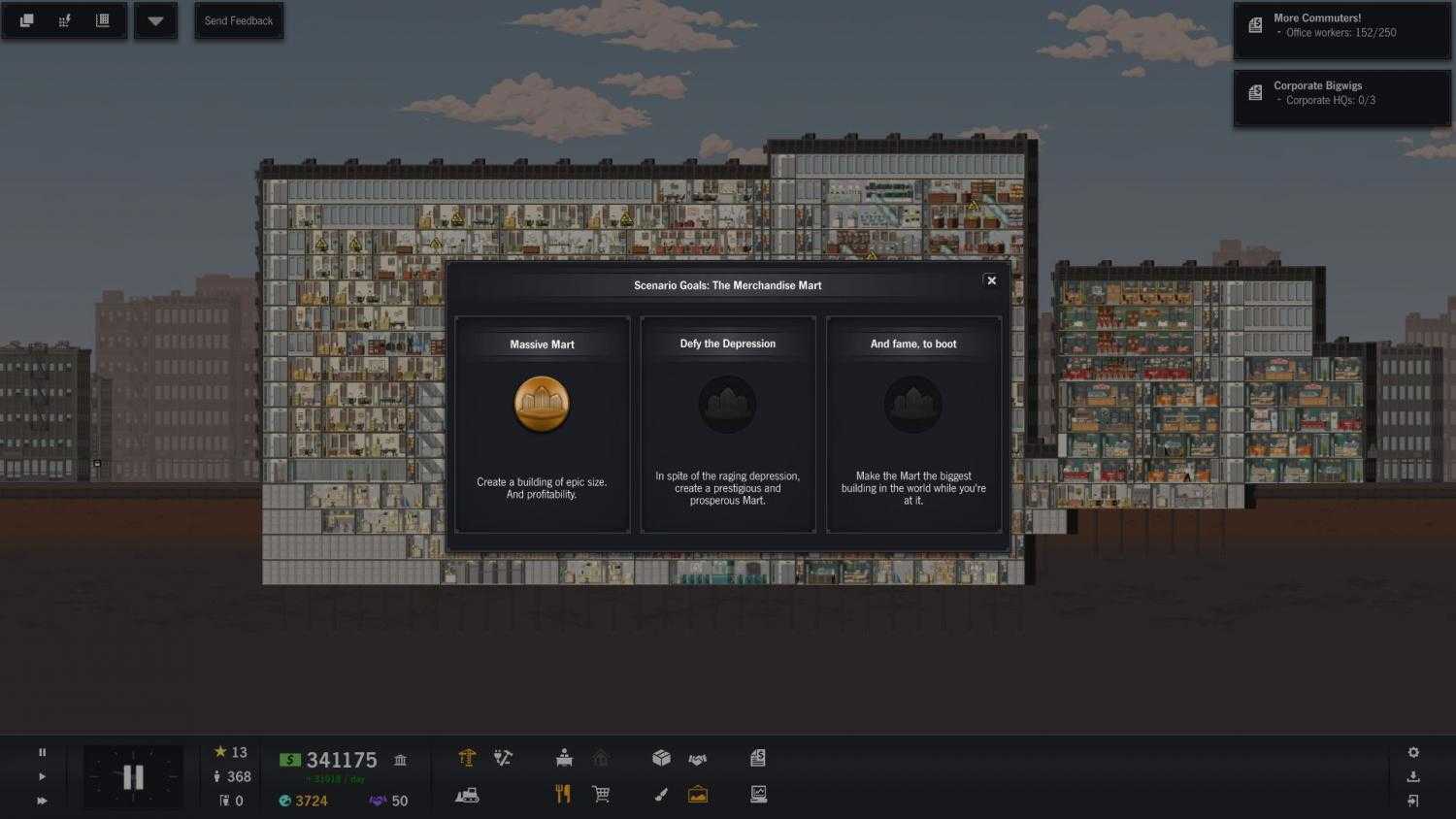
Task: Open the office tenants menu
Action: (563, 758)
